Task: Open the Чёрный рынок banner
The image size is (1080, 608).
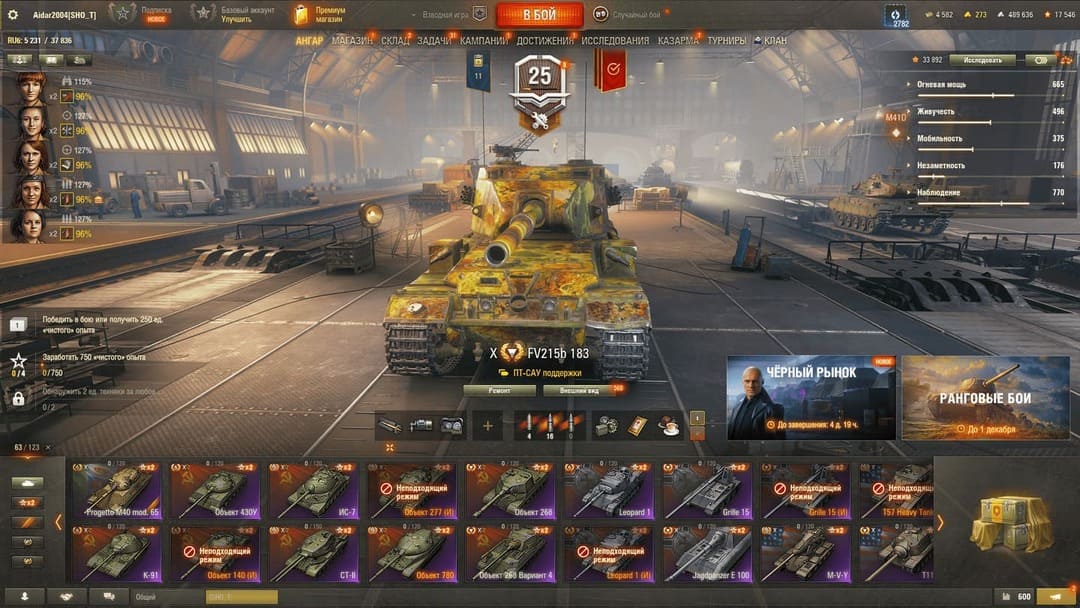Action: pyautogui.click(x=810, y=397)
